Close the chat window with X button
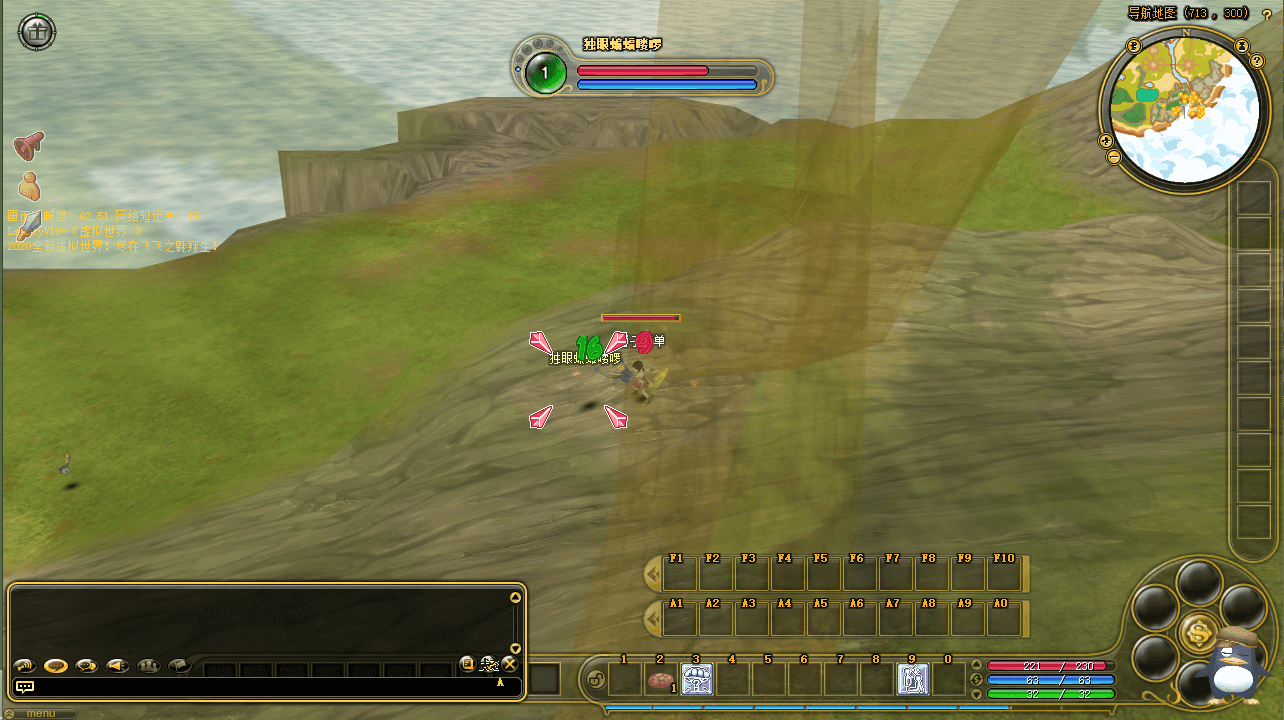 click(x=509, y=664)
